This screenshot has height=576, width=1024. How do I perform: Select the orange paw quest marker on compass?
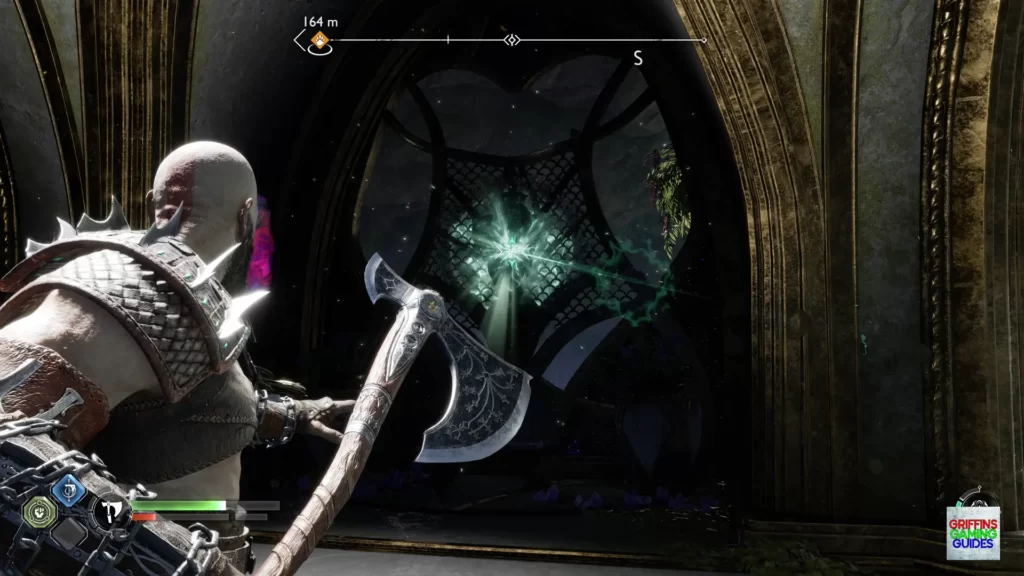pos(319,41)
